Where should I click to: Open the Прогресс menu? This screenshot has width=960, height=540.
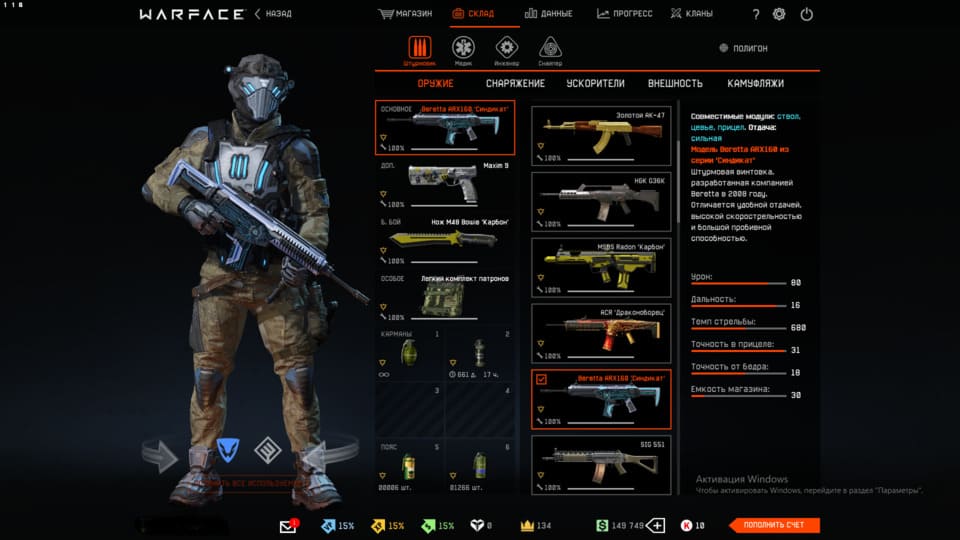click(x=625, y=14)
